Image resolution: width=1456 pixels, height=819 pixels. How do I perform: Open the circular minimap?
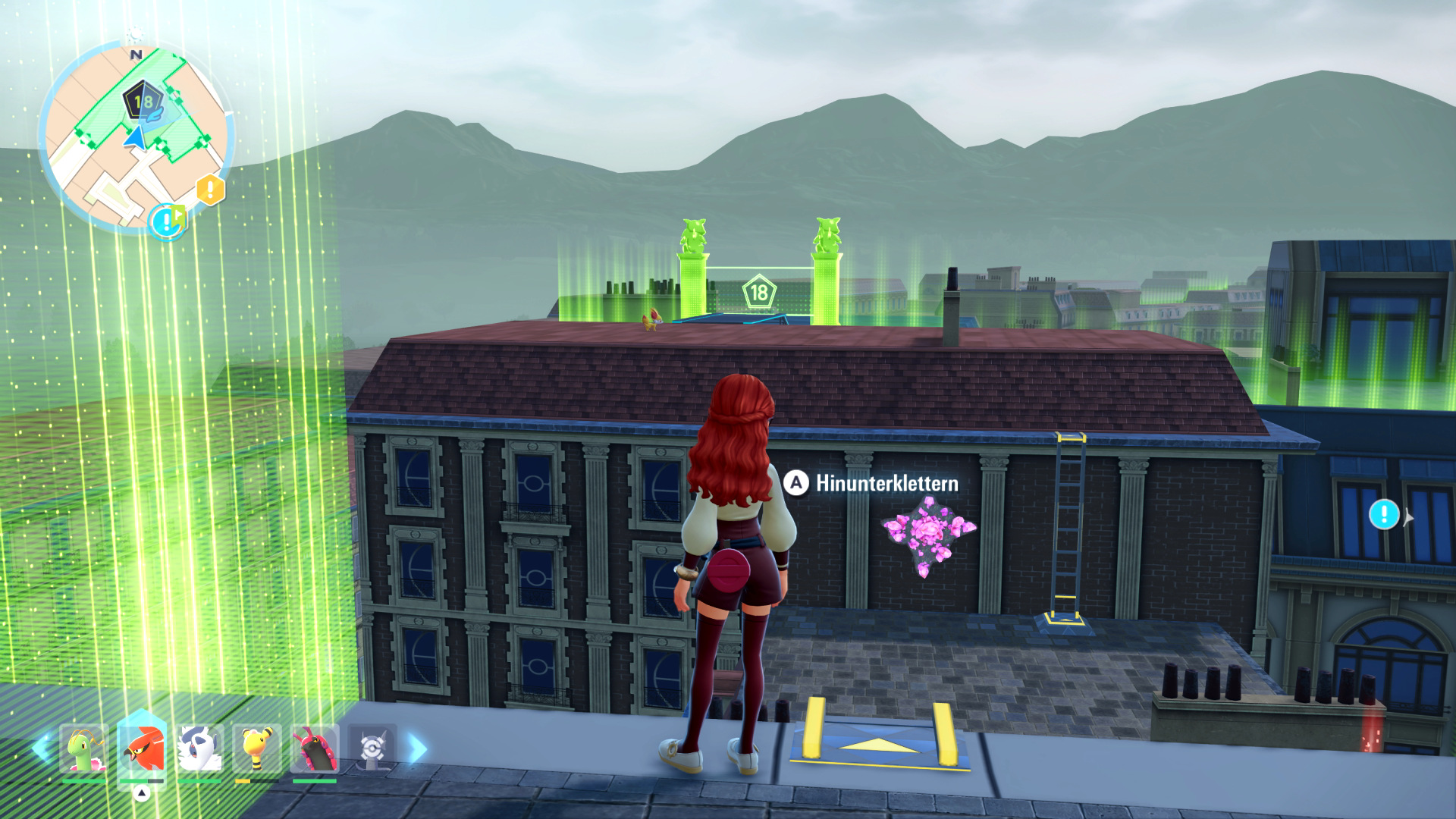point(135,136)
